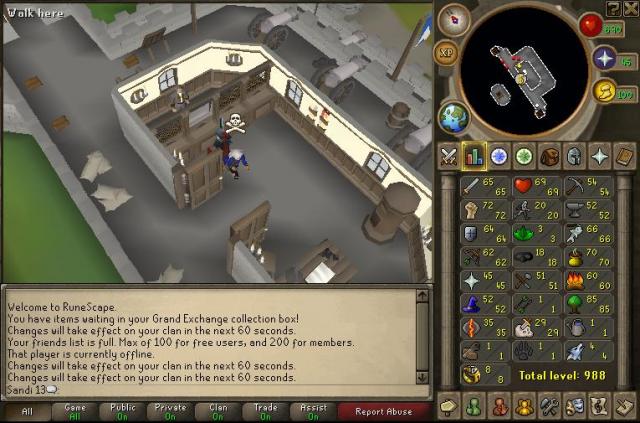Show the All chat filter
640x423 pixels.
click(27, 411)
